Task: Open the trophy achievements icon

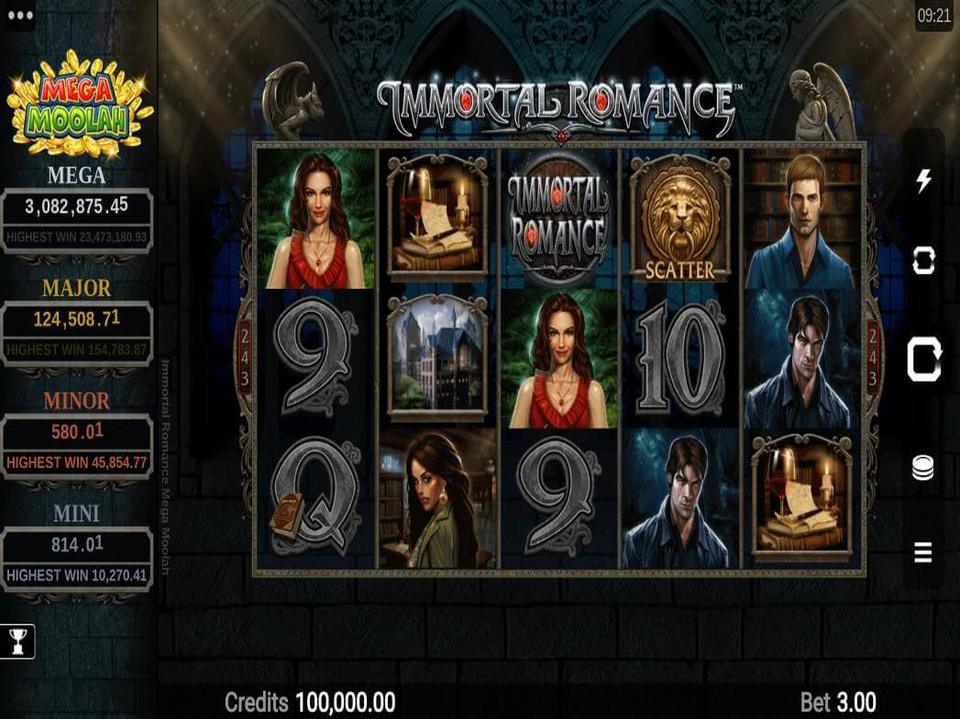Action: point(19,641)
